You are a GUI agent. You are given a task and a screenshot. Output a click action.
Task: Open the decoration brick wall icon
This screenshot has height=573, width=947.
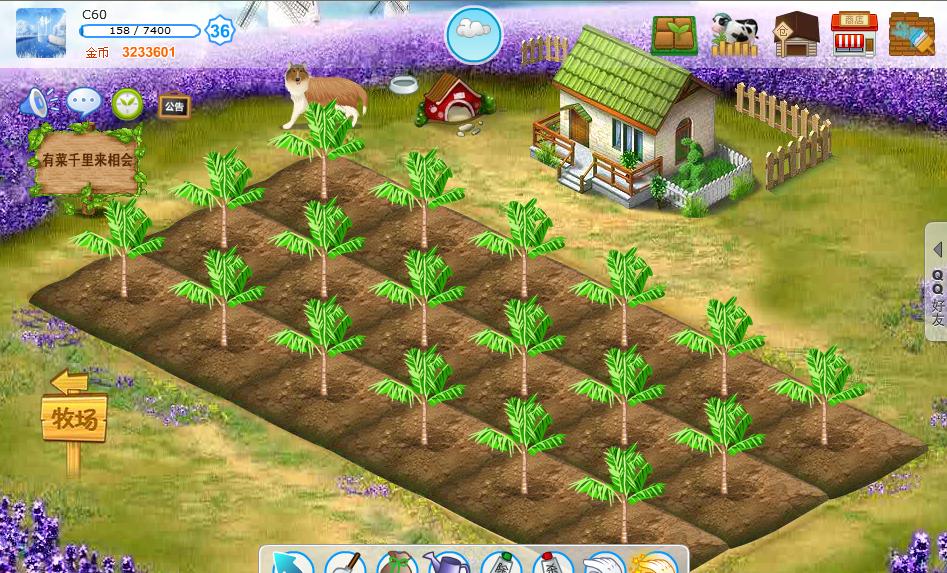click(911, 34)
